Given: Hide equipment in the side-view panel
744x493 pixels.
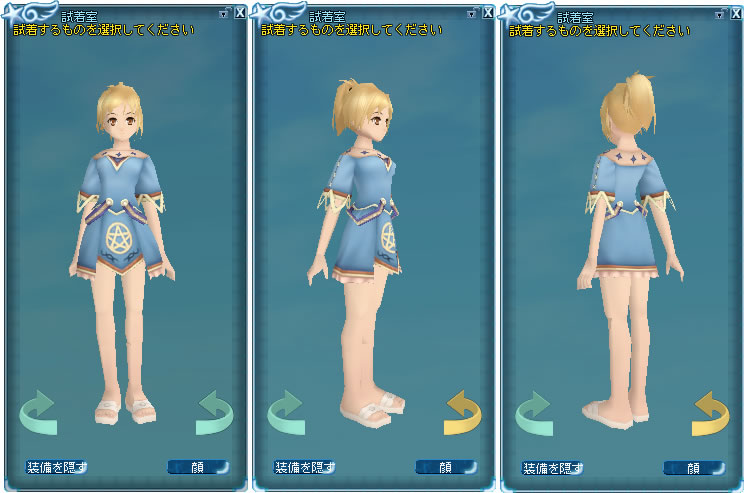Looking at the screenshot, I should (x=304, y=467).
